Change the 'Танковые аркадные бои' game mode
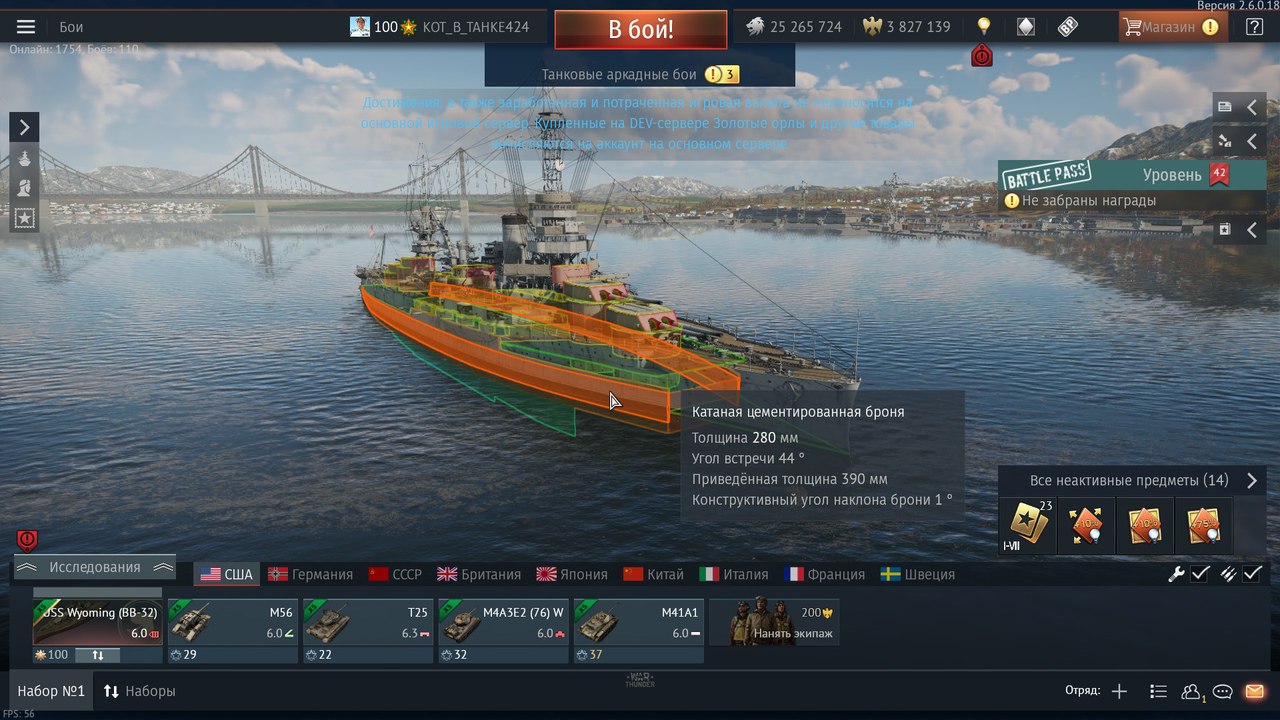Viewport: 1280px width, 720px height. [x=639, y=74]
